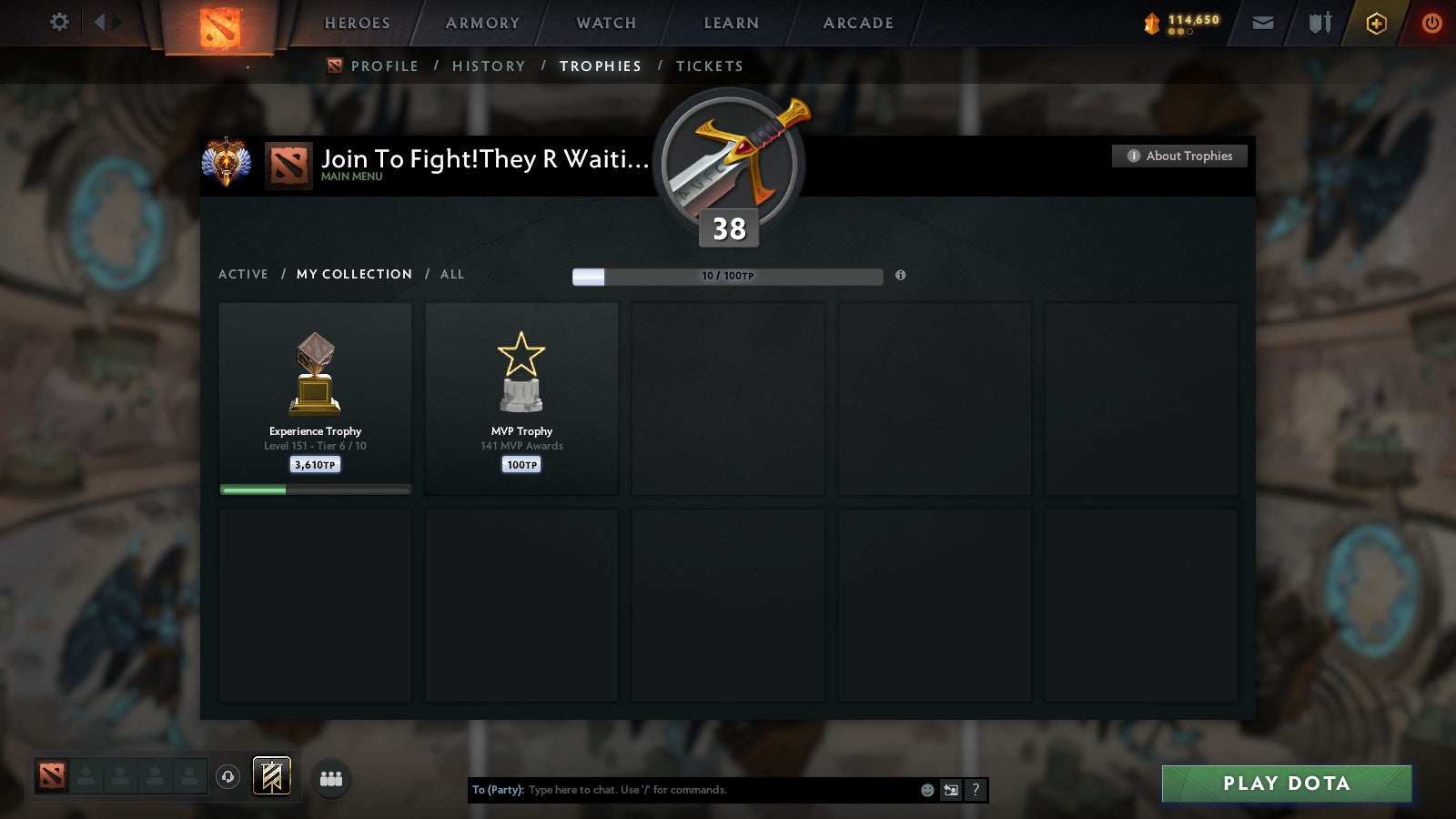The height and width of the screenshot is (819, 1456).
Task: Open the emoticon picker in chat
Action: (x=925, y=790)
